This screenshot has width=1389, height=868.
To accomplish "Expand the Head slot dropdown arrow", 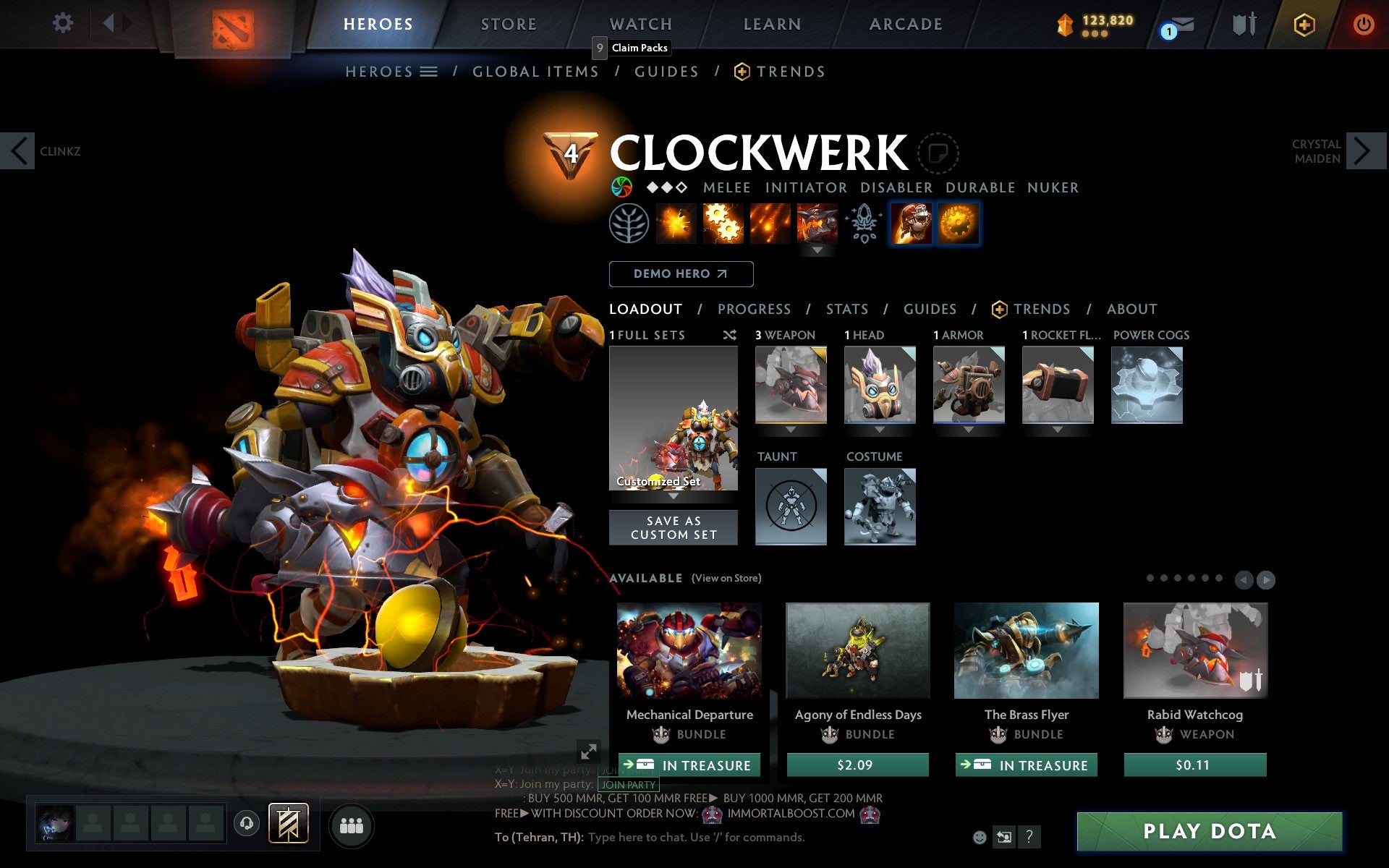I will [x=880, y=430].
